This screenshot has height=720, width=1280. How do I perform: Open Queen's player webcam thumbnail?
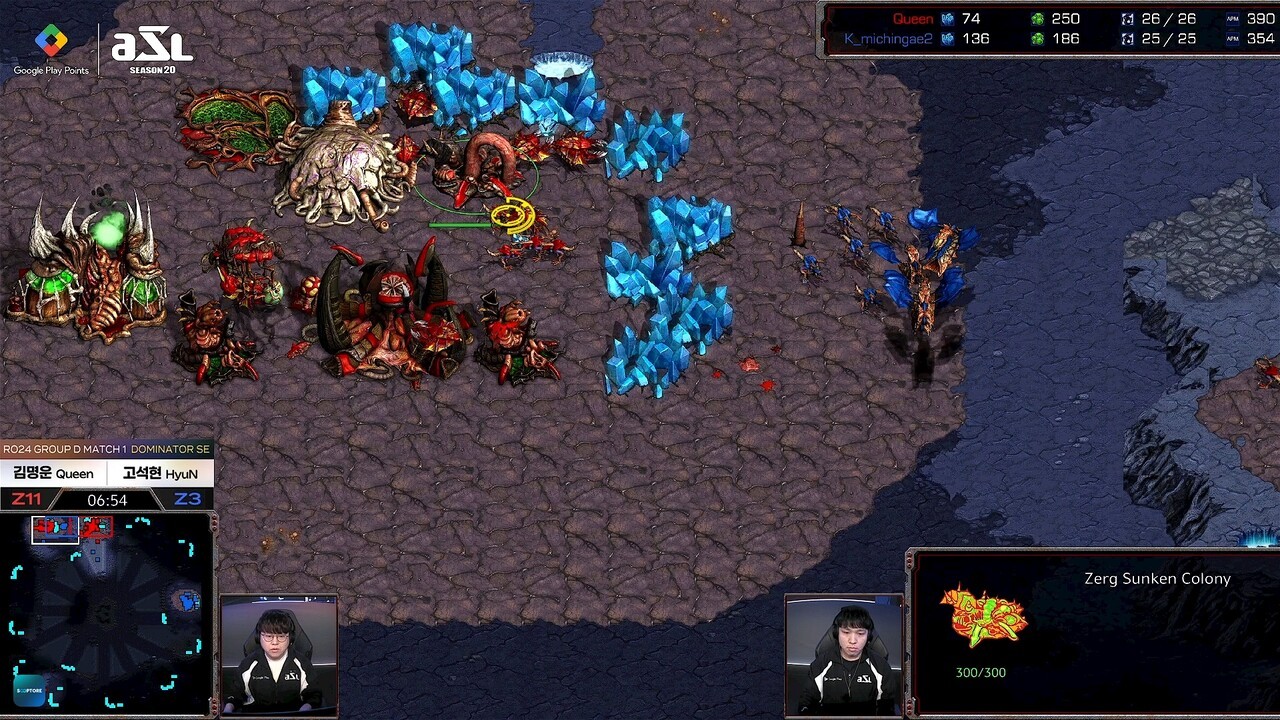pos(277,656)
